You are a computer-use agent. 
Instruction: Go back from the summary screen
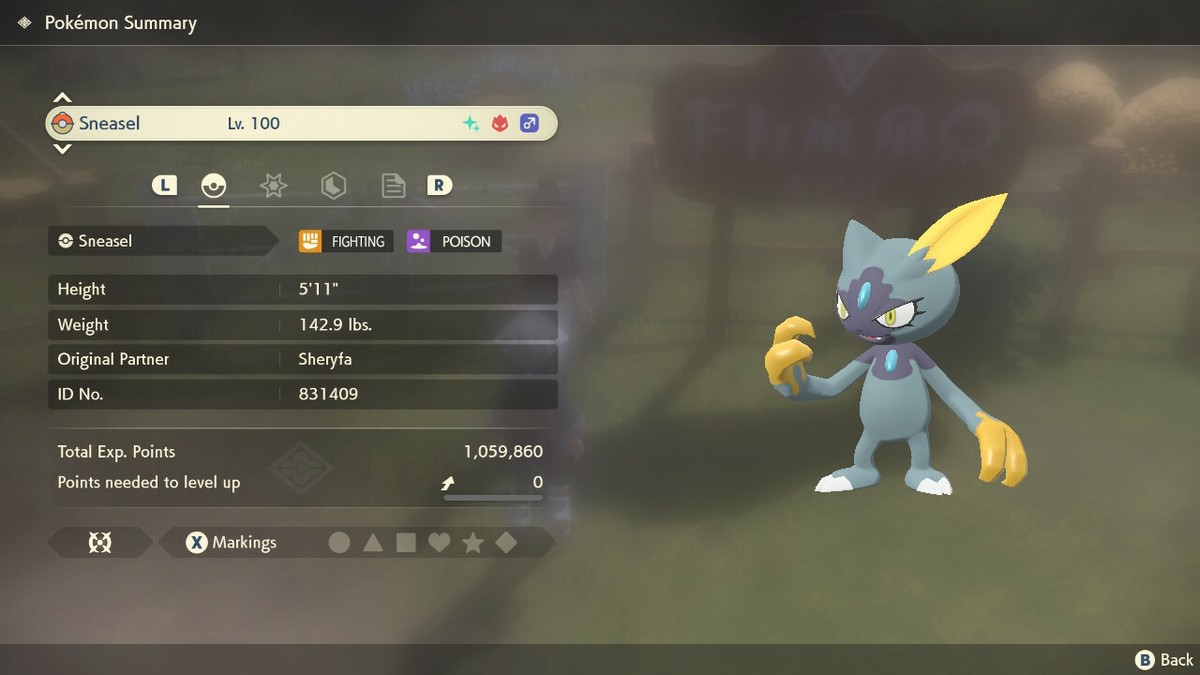point(1165,659)
